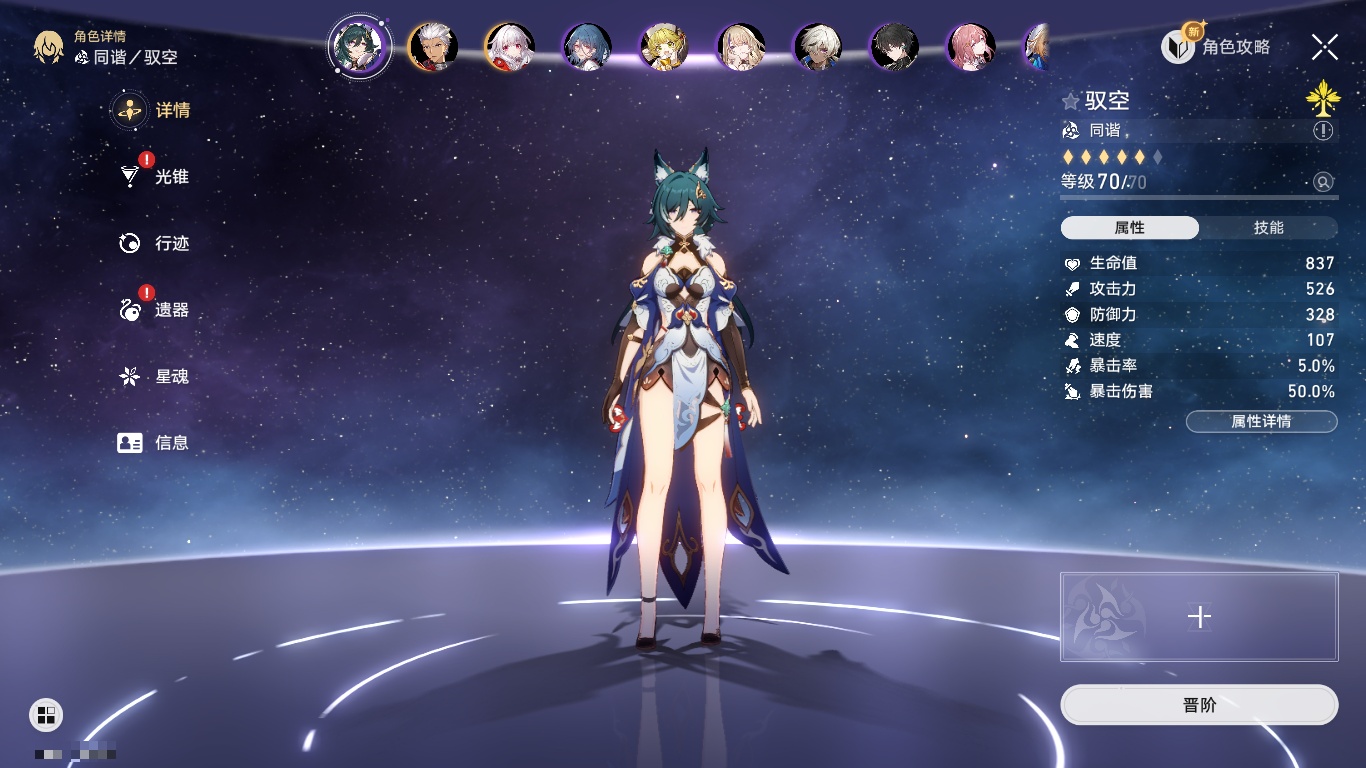Click the magnifier icon next to level
This screenshot has height=768, width=1366.
coord(1323,182)
